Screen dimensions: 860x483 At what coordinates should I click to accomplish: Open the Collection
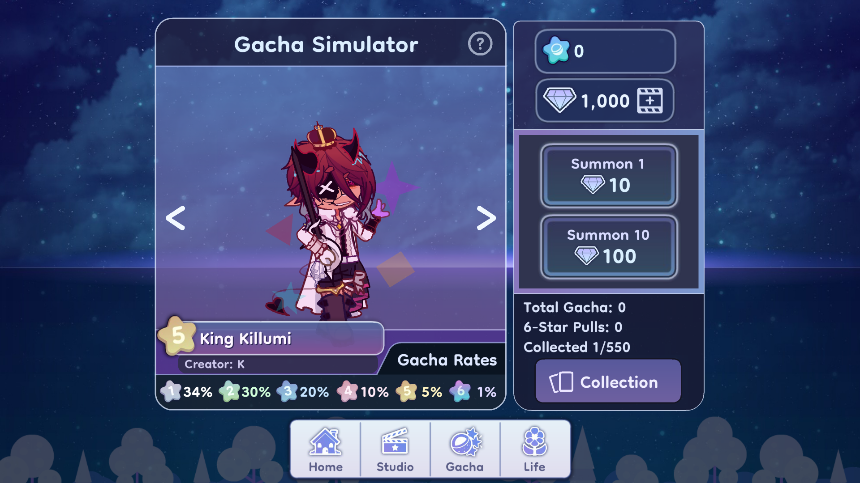tap(608, 382)
